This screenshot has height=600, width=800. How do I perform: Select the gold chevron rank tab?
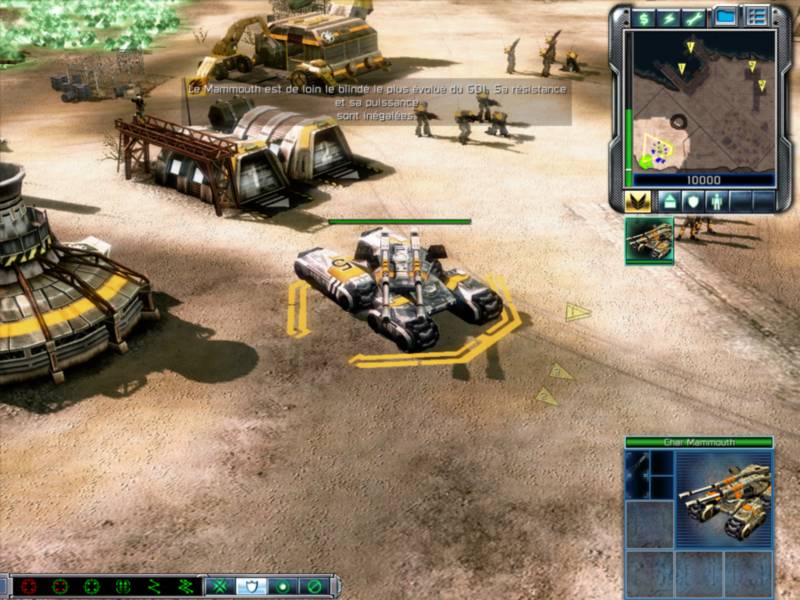(638, 200)
